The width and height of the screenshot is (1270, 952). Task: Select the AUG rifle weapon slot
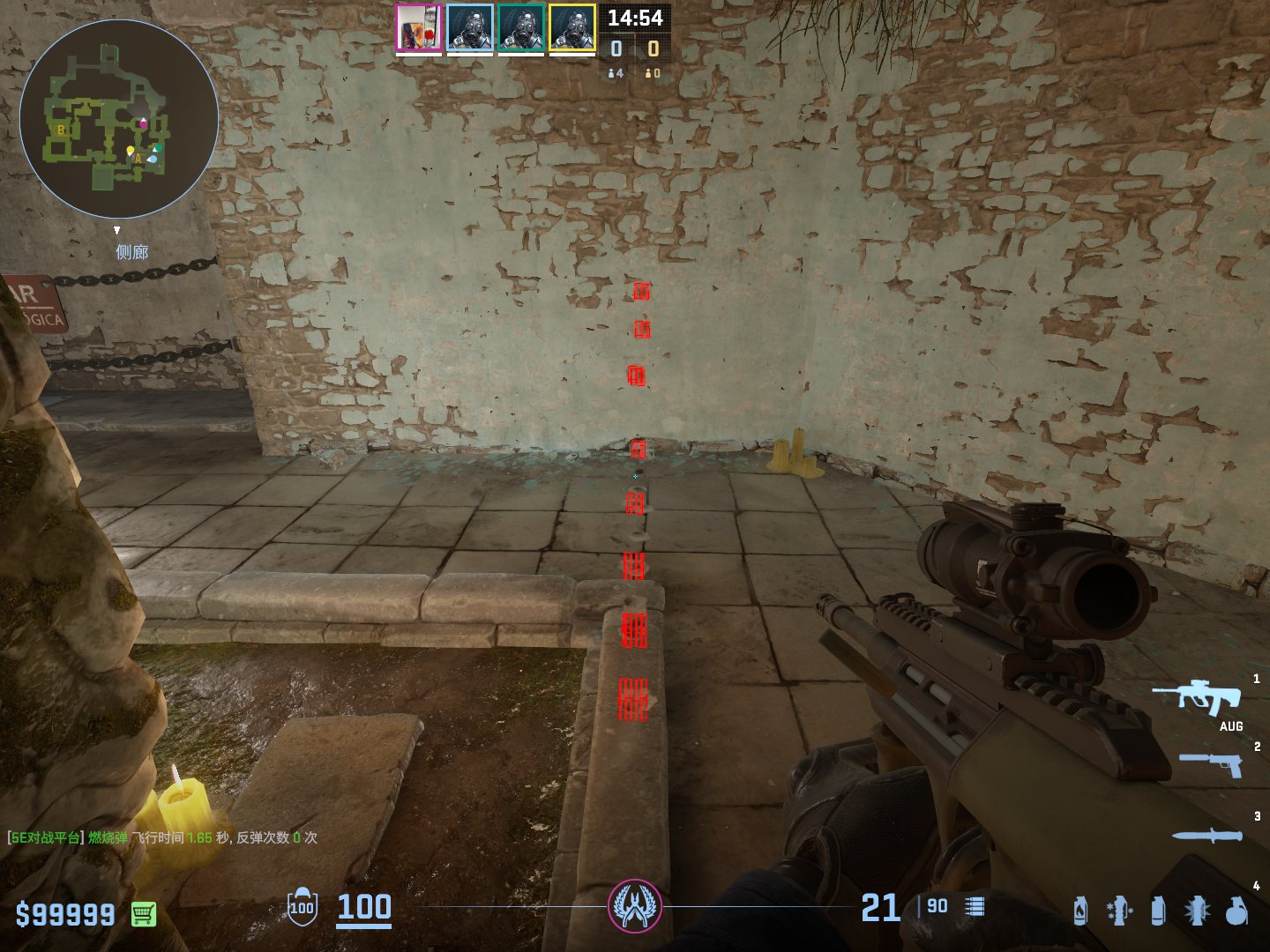pos(1198,698)
